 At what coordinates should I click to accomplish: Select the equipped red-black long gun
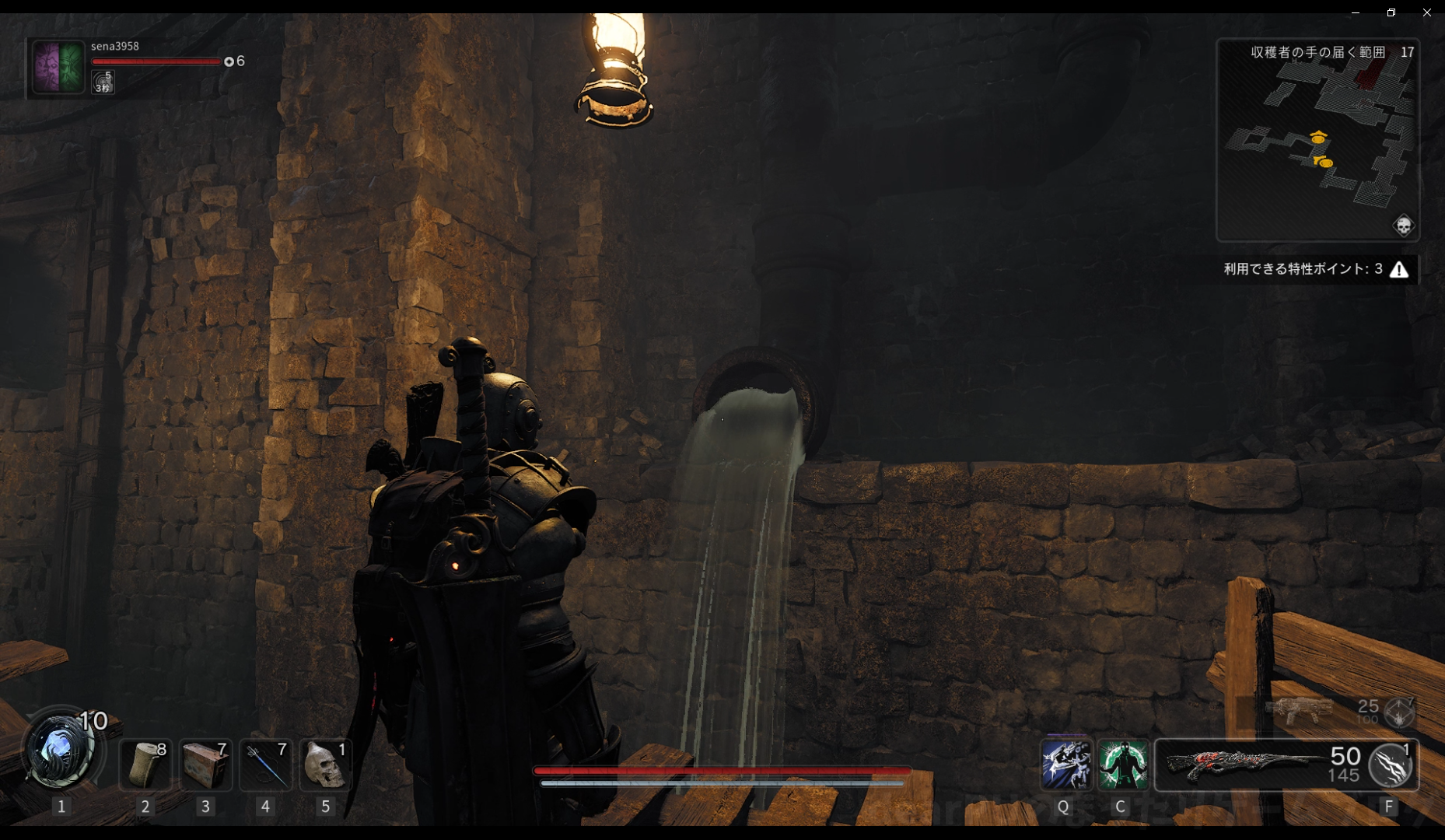point(1244,765)
